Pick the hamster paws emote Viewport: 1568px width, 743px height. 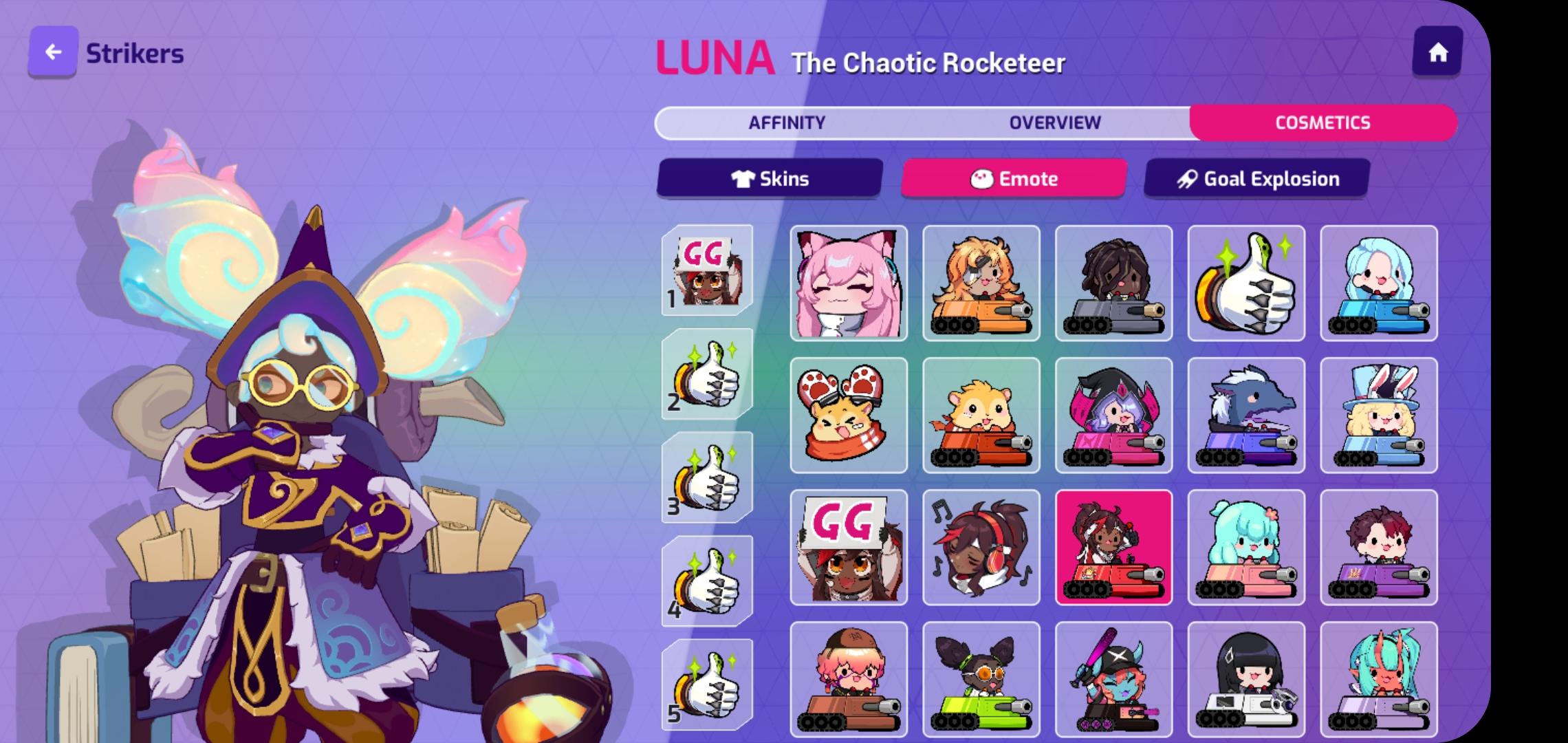click(849, 416)
